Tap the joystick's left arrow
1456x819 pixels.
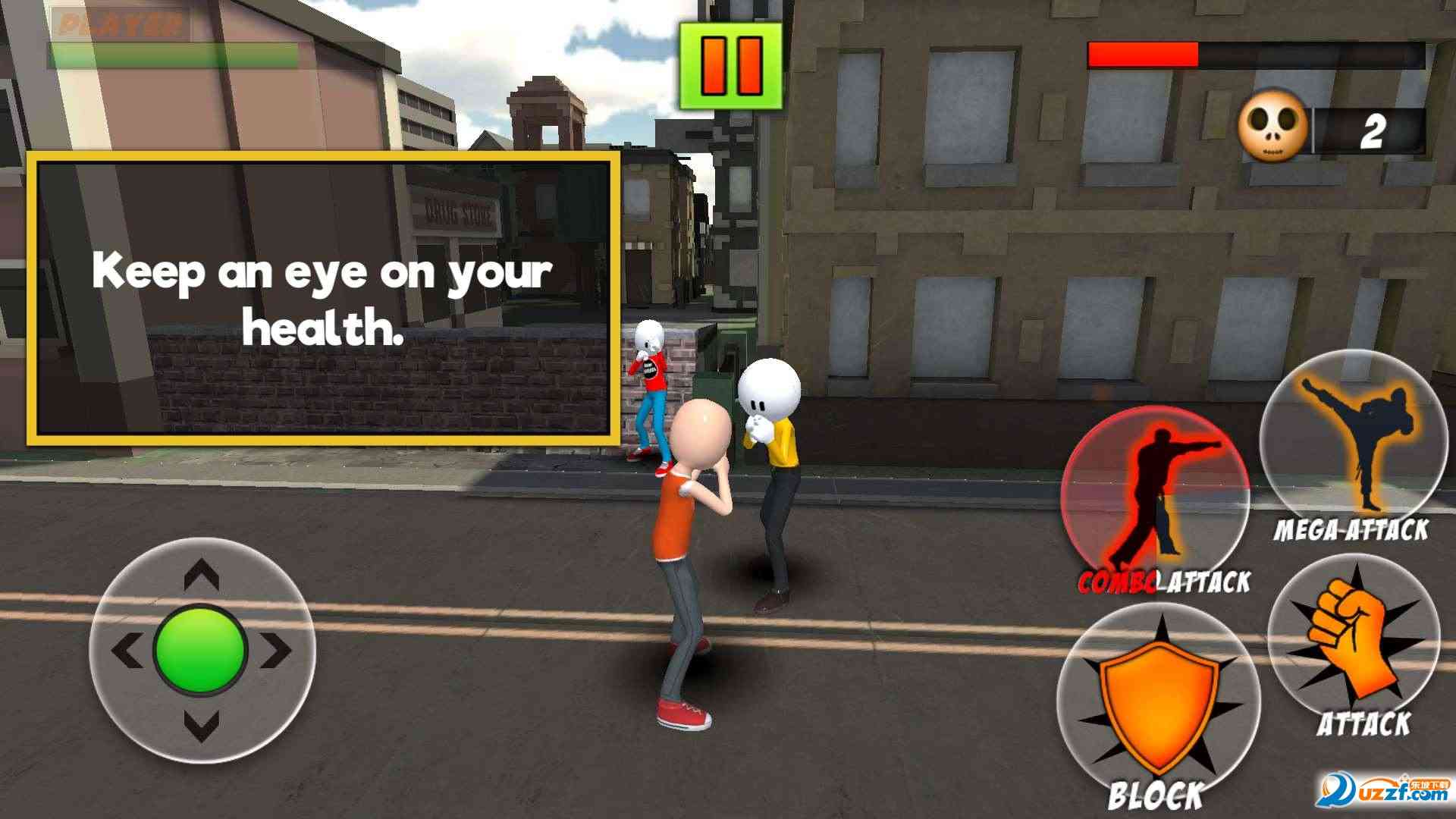tap(127, 650)
